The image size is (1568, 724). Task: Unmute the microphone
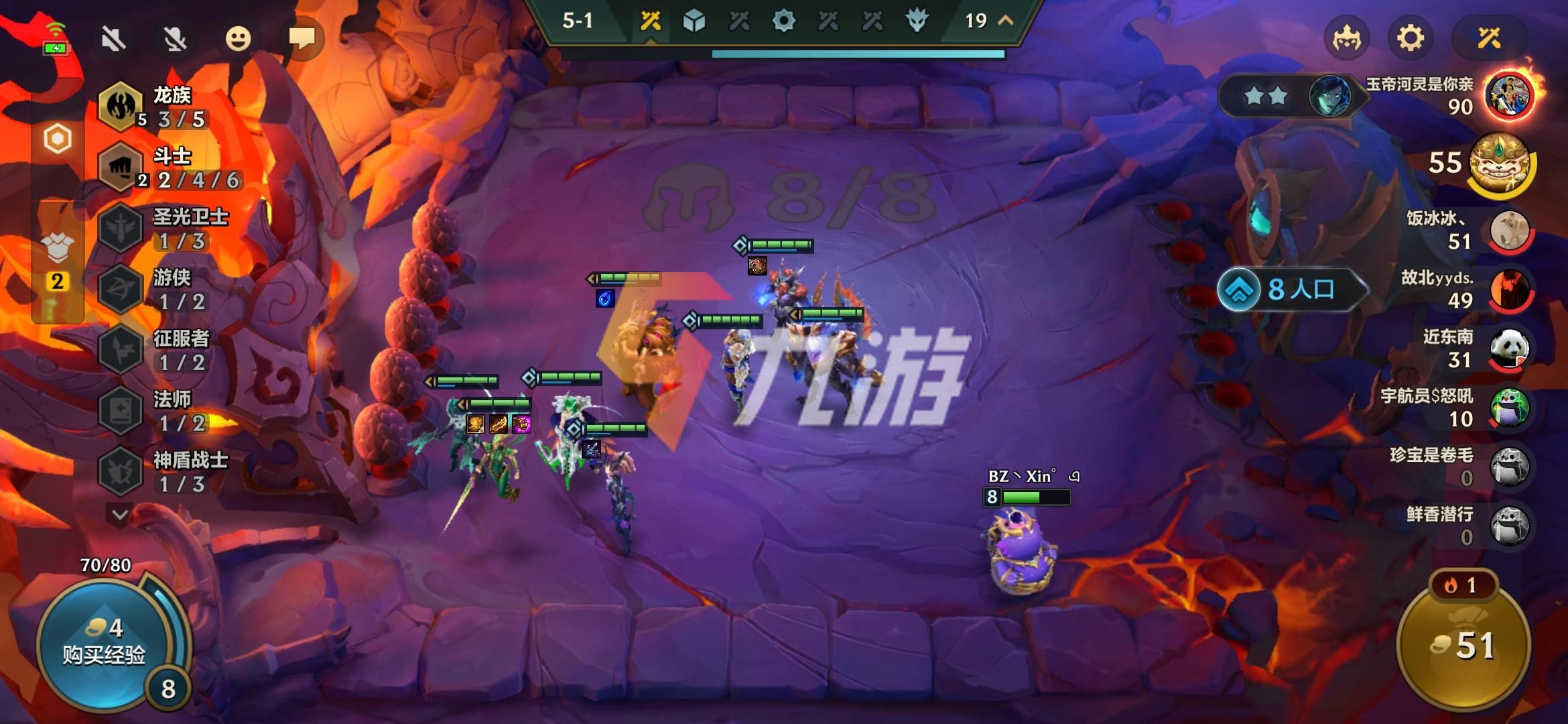pyautogui.click(x=176, y=38)
